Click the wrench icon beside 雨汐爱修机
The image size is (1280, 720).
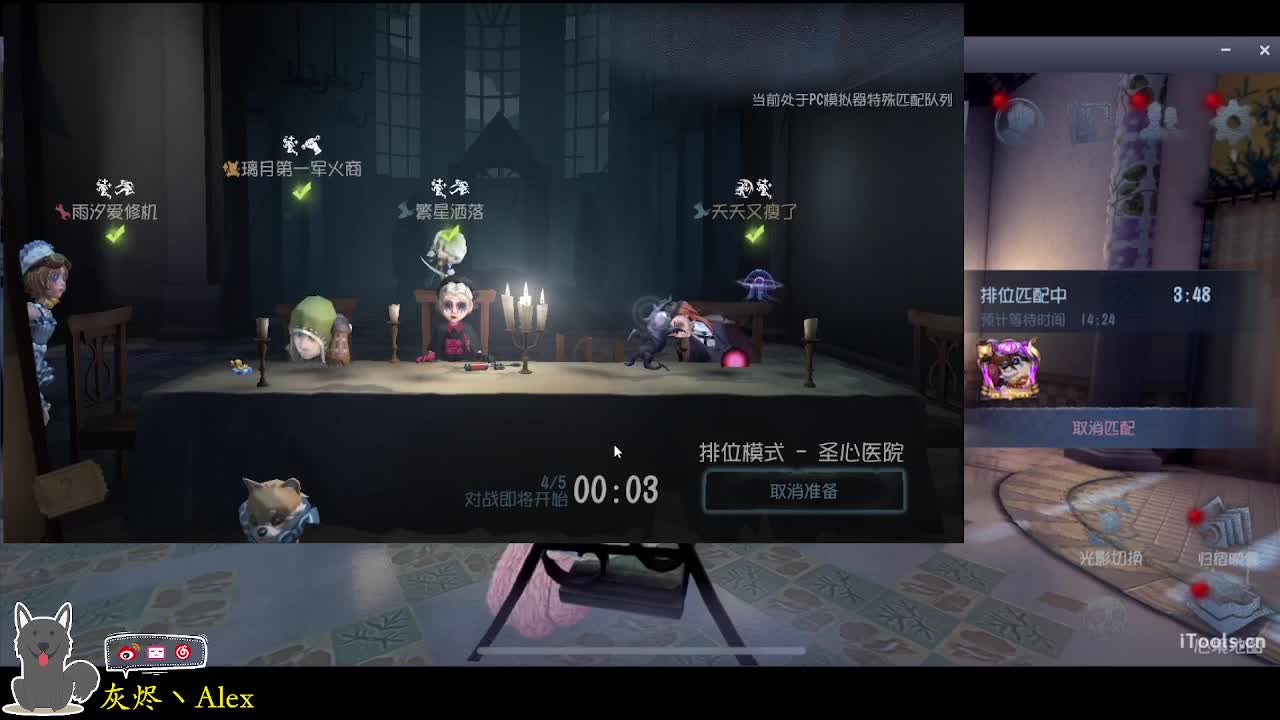62,212
